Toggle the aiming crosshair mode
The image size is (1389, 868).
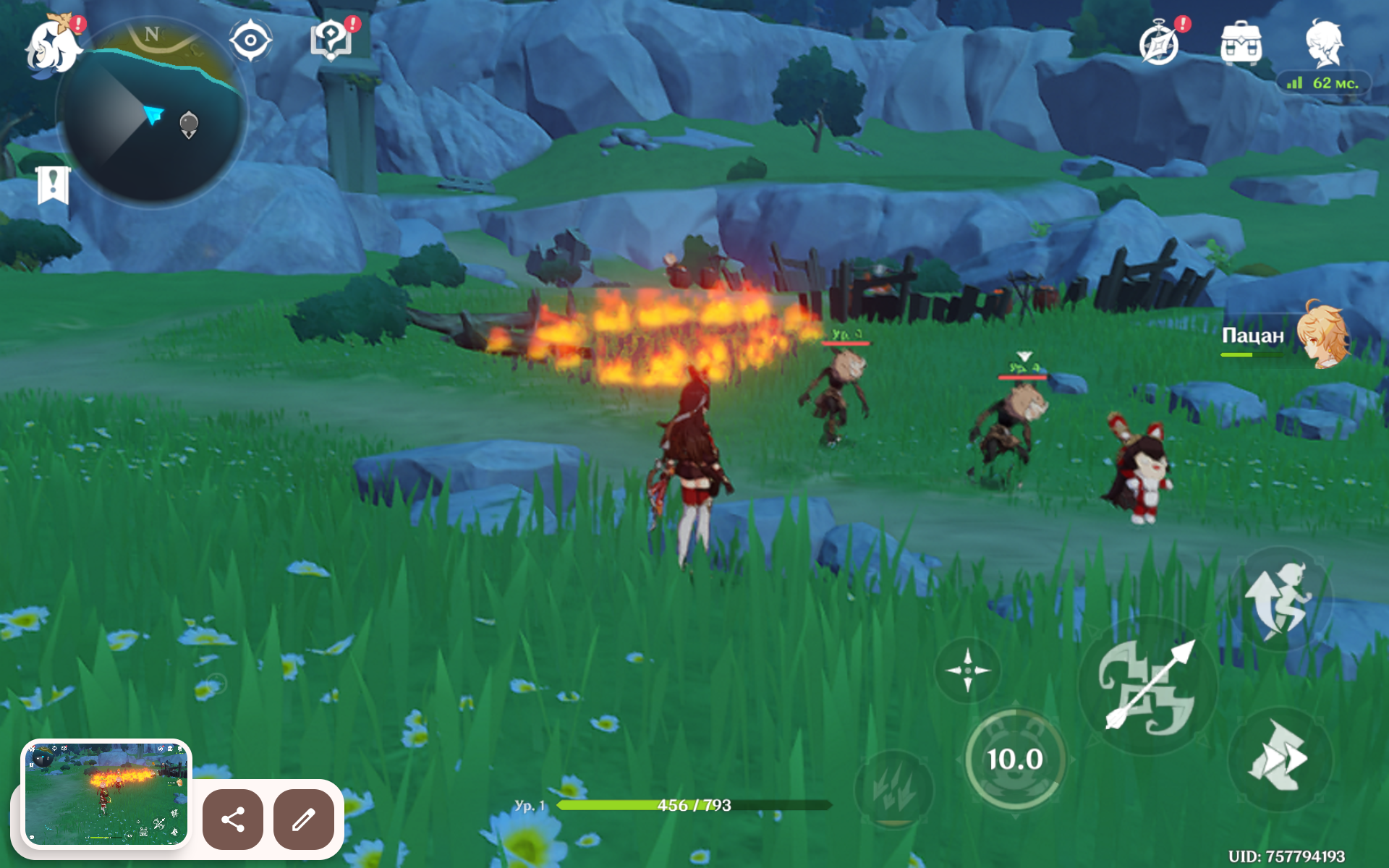(x=968, y=671)
